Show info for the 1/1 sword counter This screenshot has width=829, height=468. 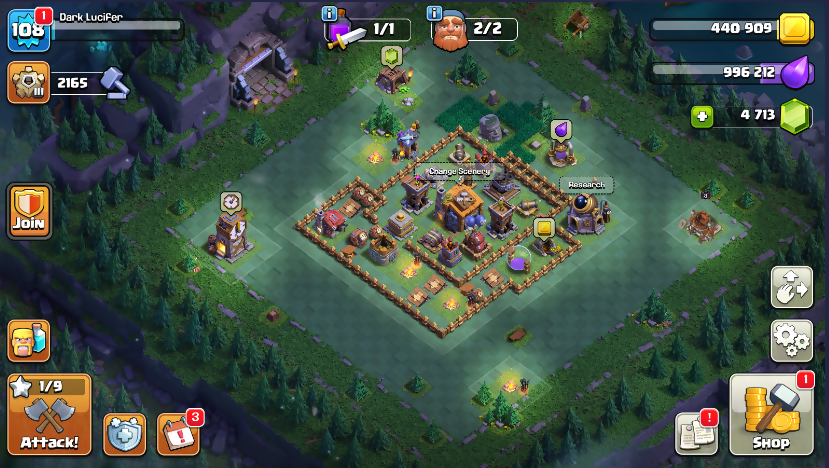click(x=330, y=13)
